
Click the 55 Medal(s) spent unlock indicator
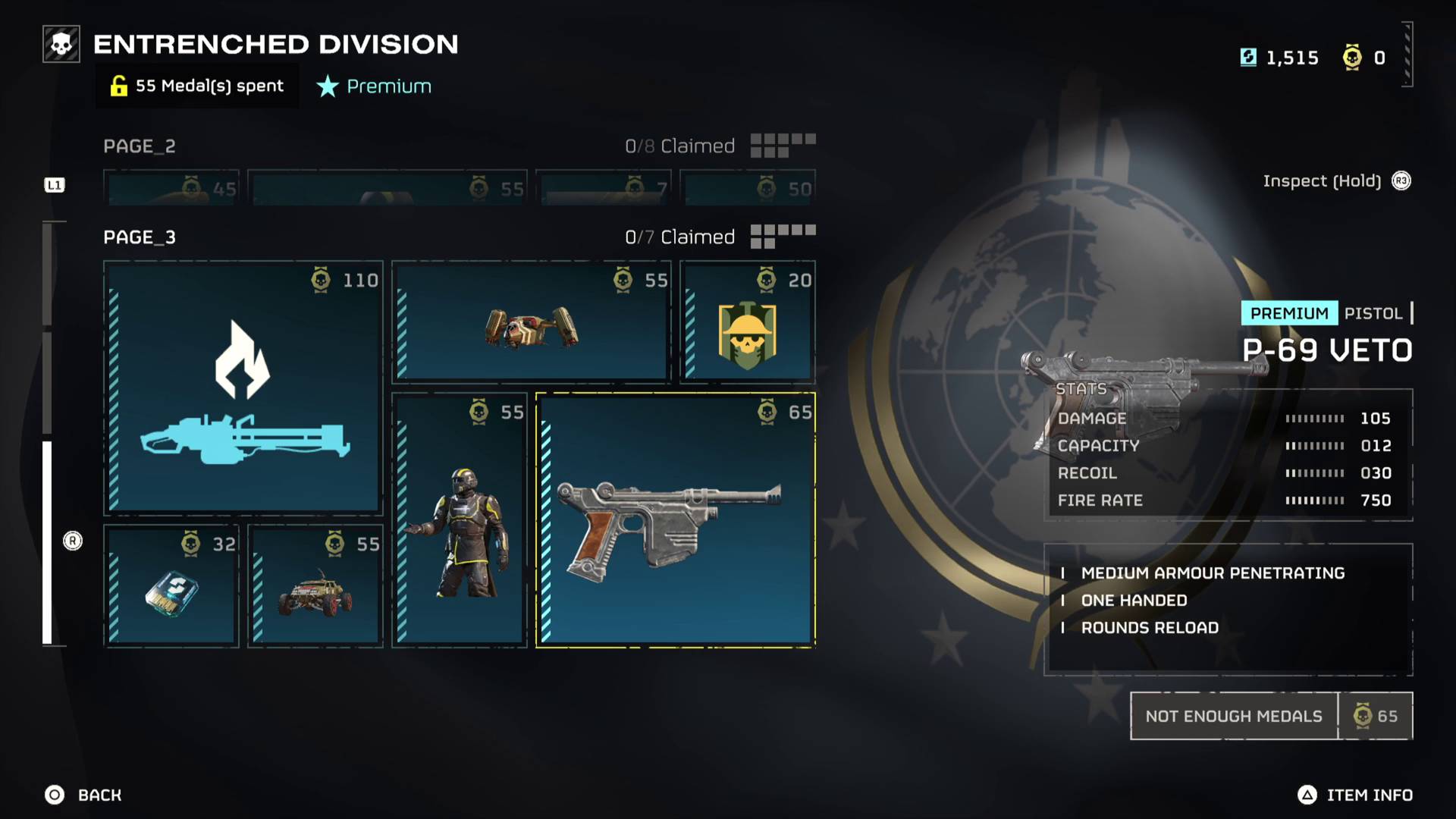pos(196,86)
